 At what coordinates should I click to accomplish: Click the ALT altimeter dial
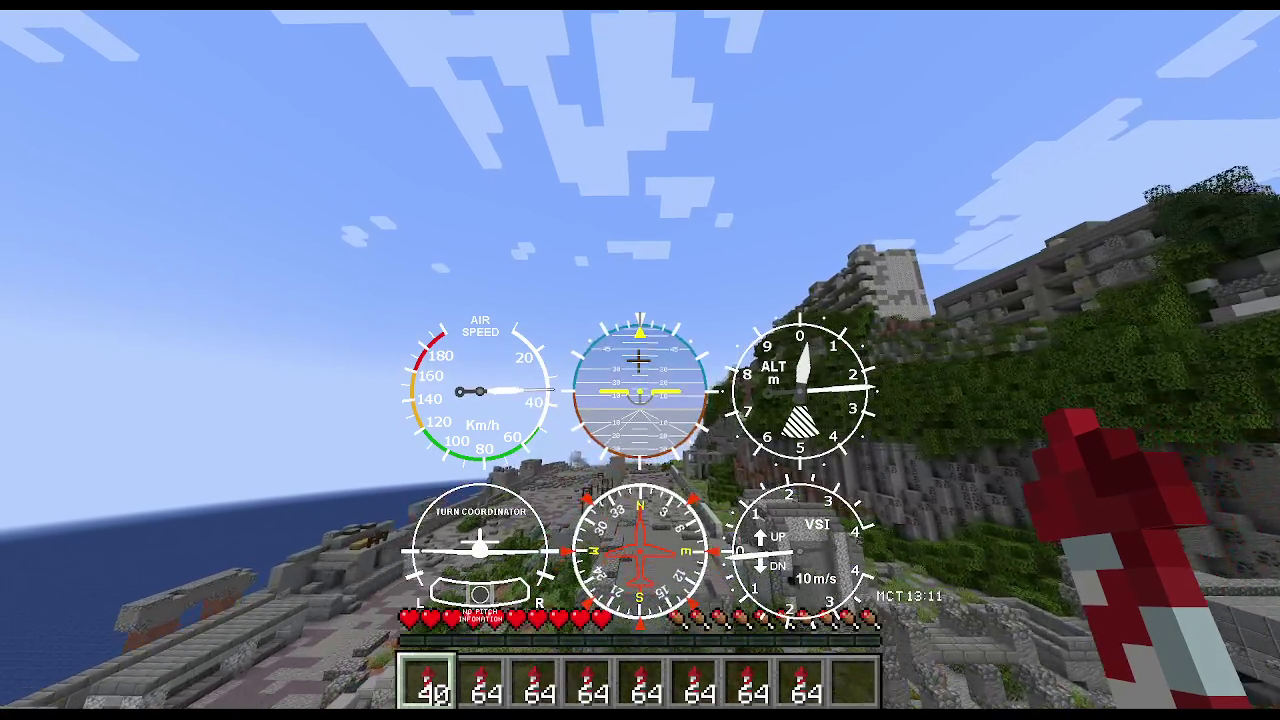[x=800, y=390]
